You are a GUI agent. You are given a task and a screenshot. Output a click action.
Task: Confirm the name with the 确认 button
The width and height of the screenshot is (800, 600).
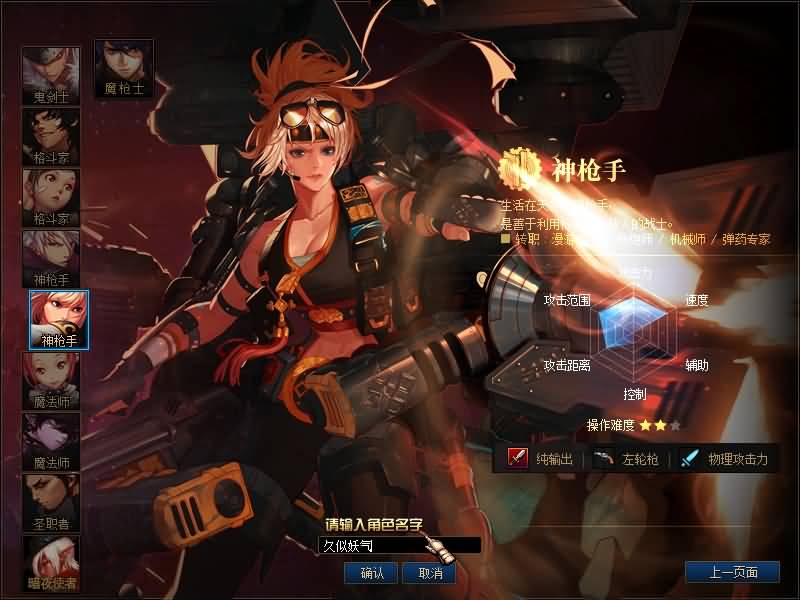coord(372,573)
